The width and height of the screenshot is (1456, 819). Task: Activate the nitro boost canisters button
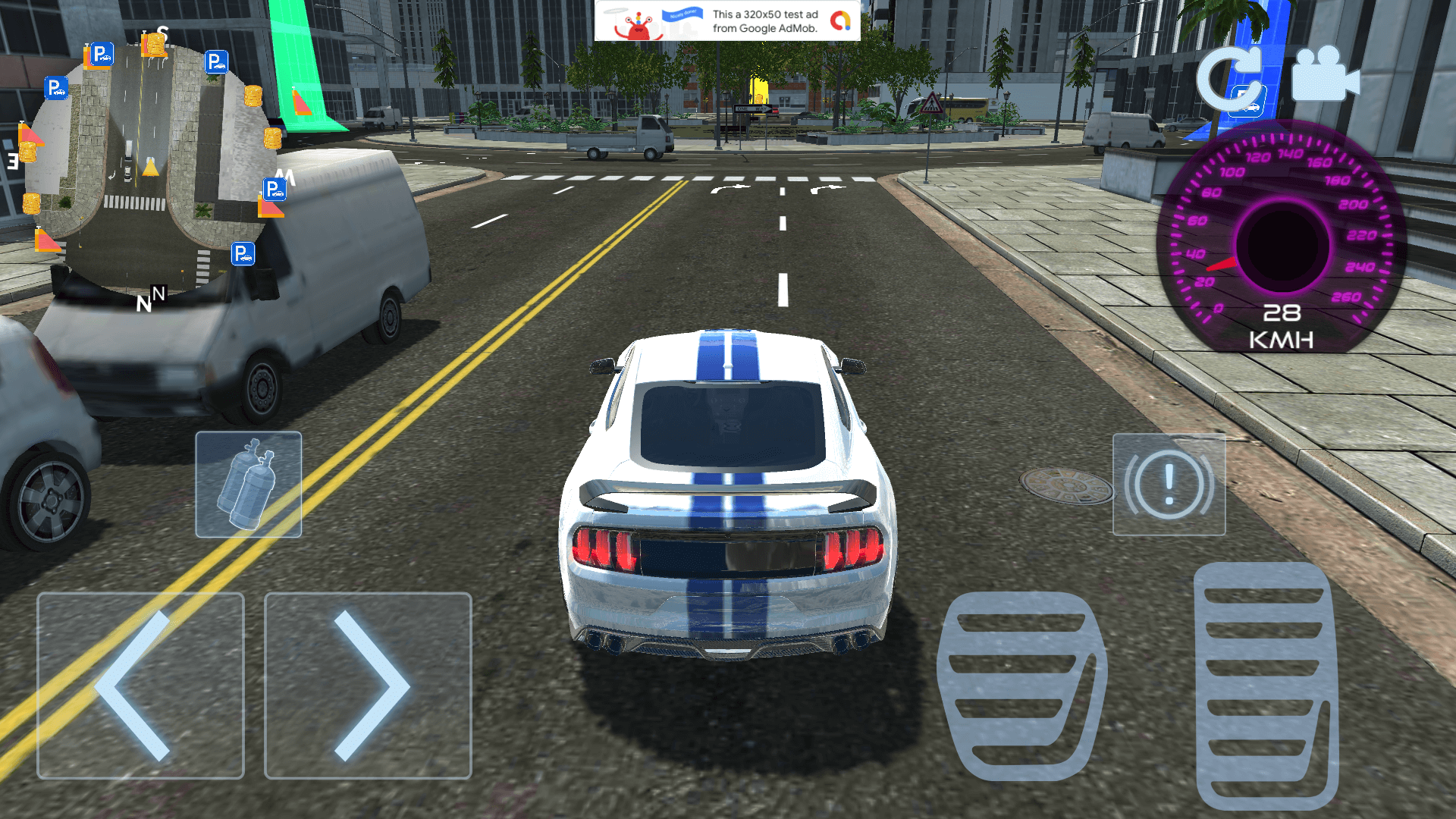[249, 485]
